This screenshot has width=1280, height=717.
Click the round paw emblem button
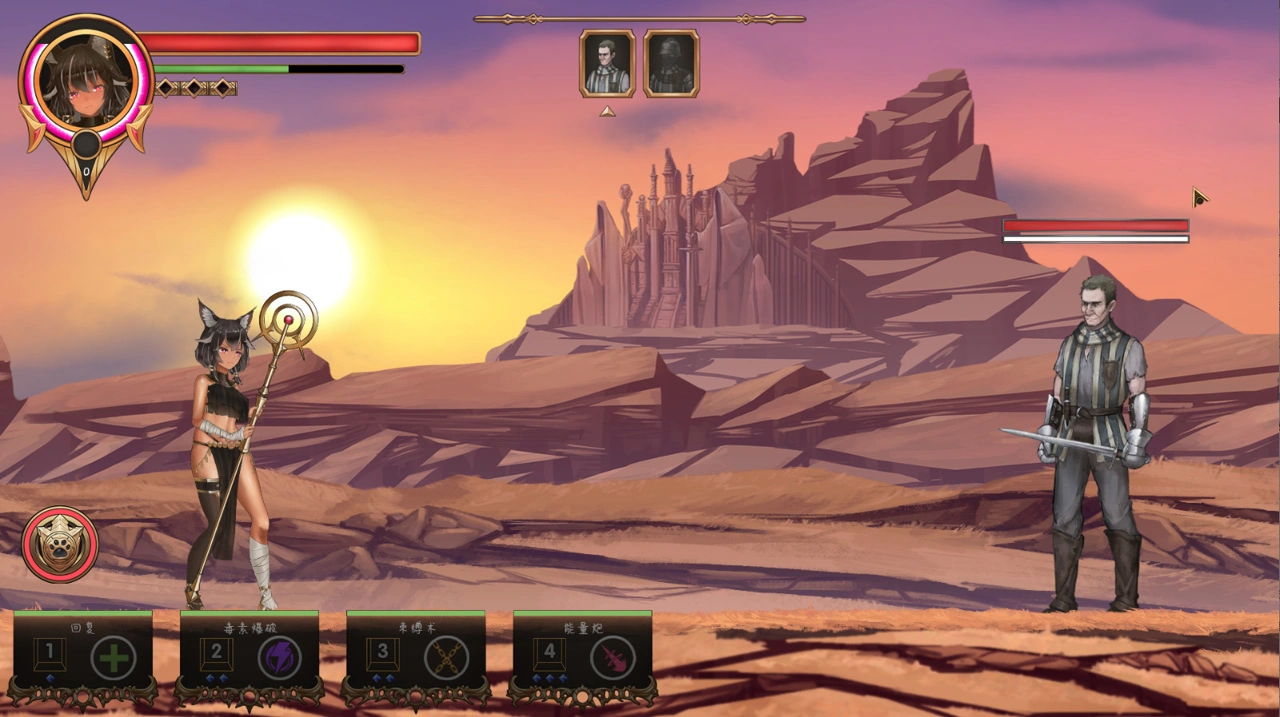click(x=60, y=544)
